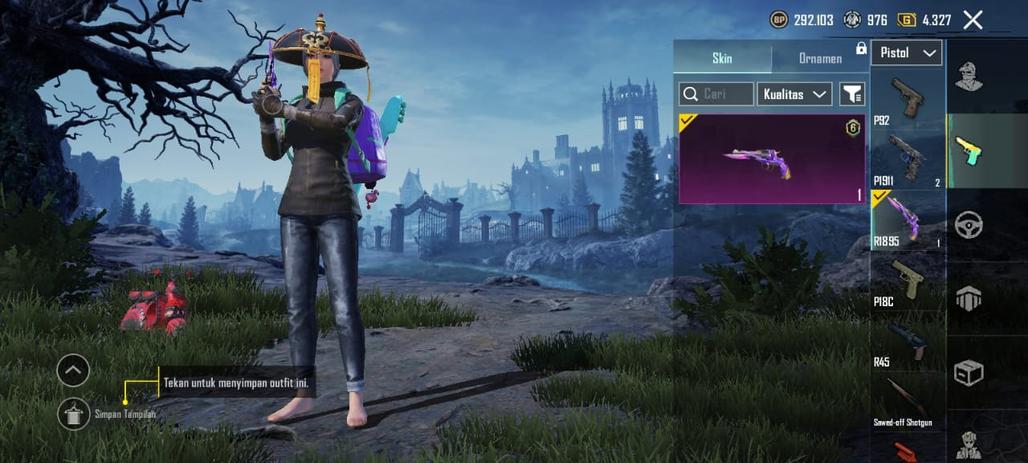Image resolution: width=1028 pixels, height=463 pixels.
Task: Open the Kualitas sort dropdown
Action: click(x=795, y=94)
